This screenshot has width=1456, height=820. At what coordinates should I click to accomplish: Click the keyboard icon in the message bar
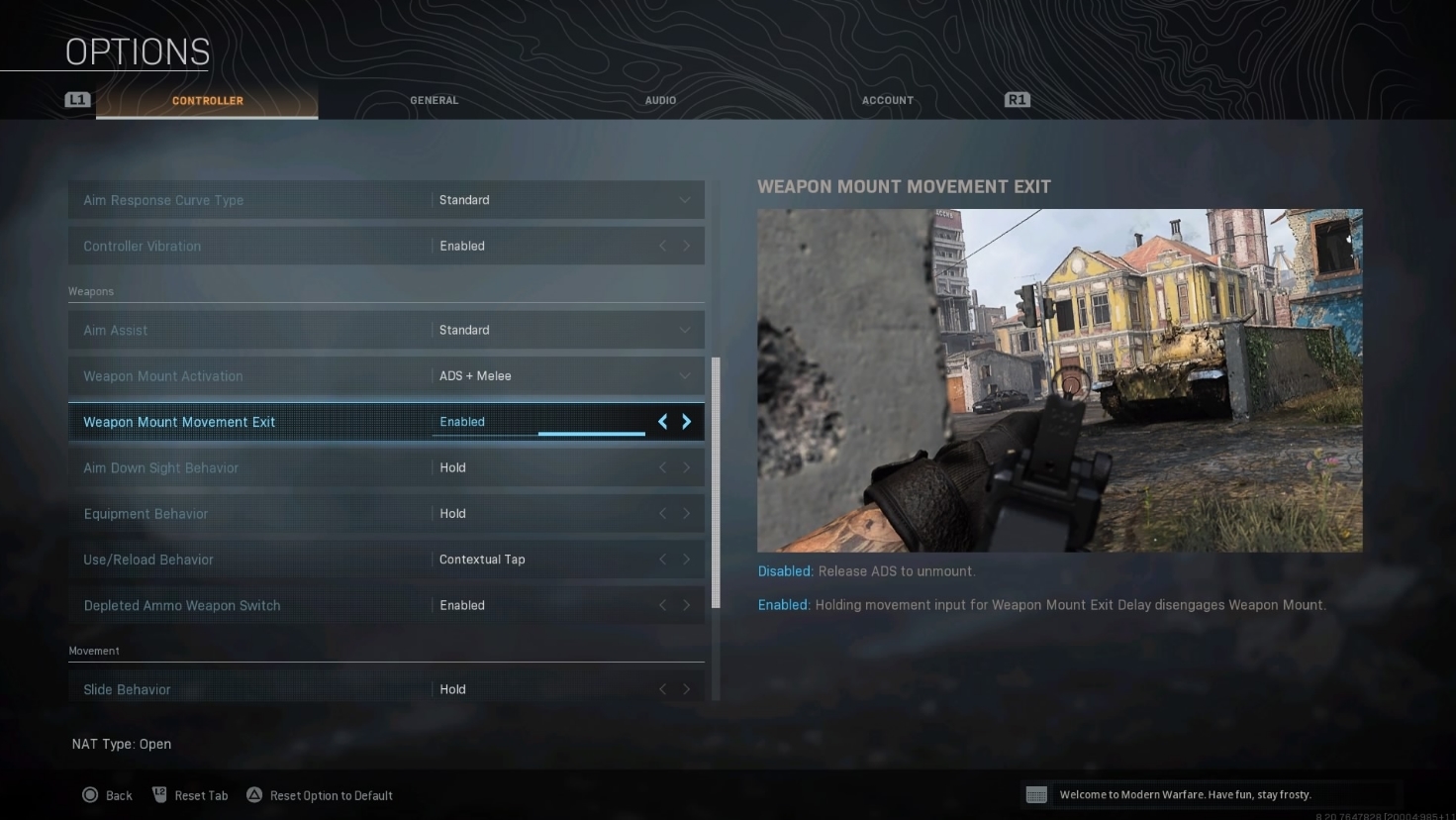1036,793
